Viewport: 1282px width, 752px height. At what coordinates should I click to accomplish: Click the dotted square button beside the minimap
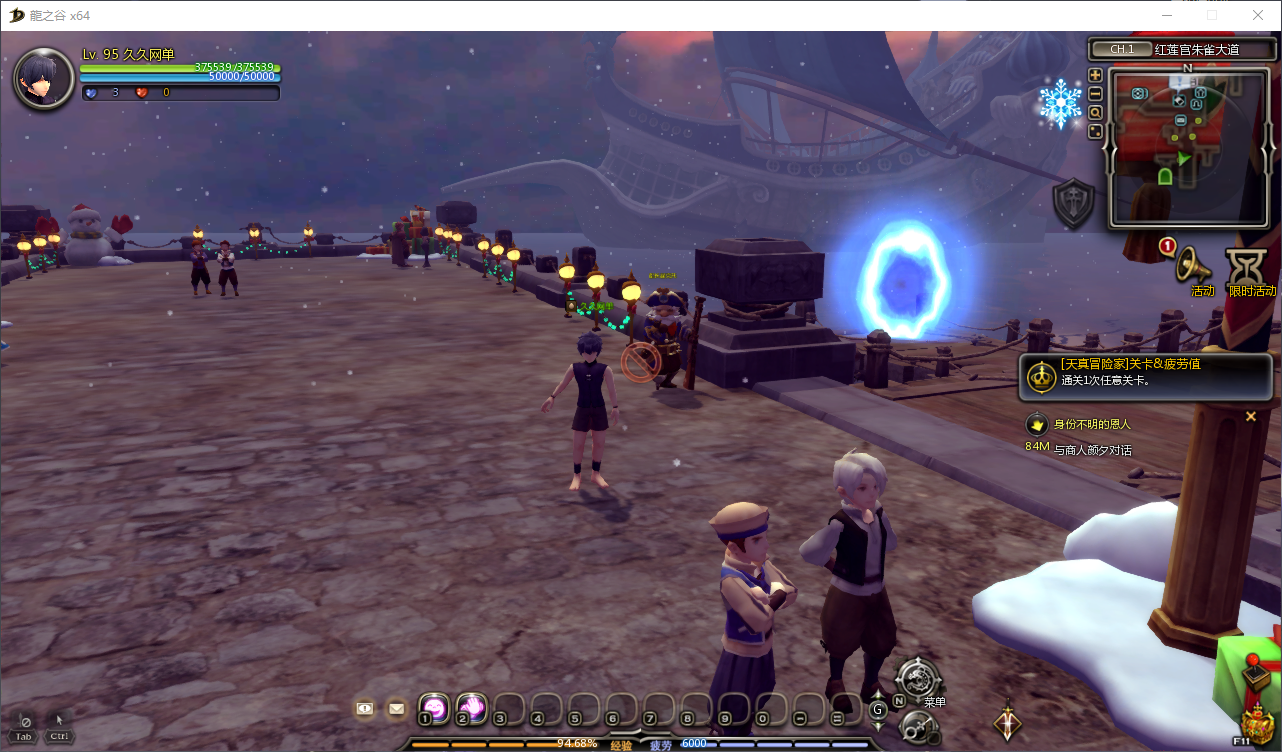click(x=1095, y=131)
